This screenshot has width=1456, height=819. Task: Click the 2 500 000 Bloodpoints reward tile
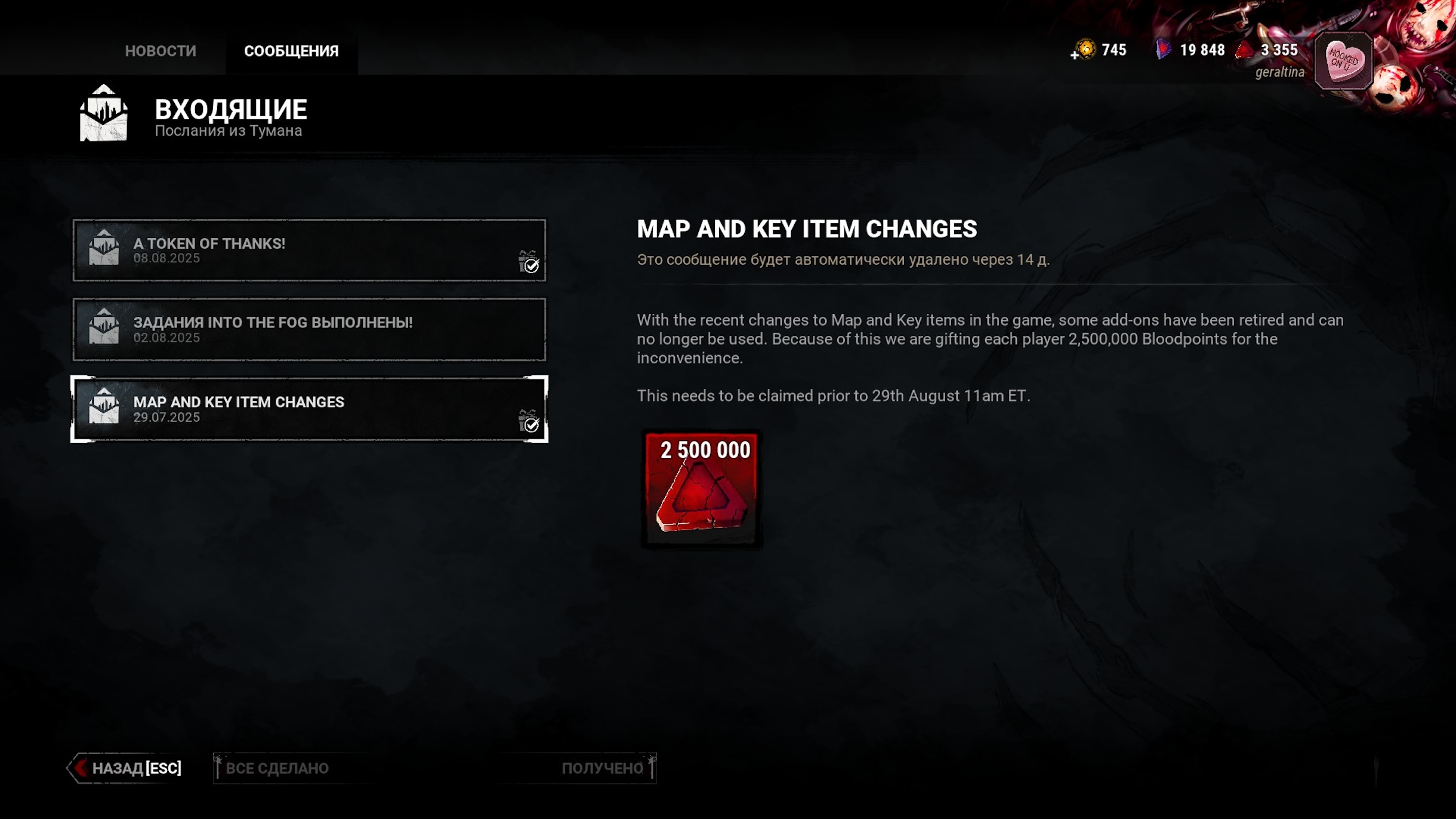(x=702, y=488)
